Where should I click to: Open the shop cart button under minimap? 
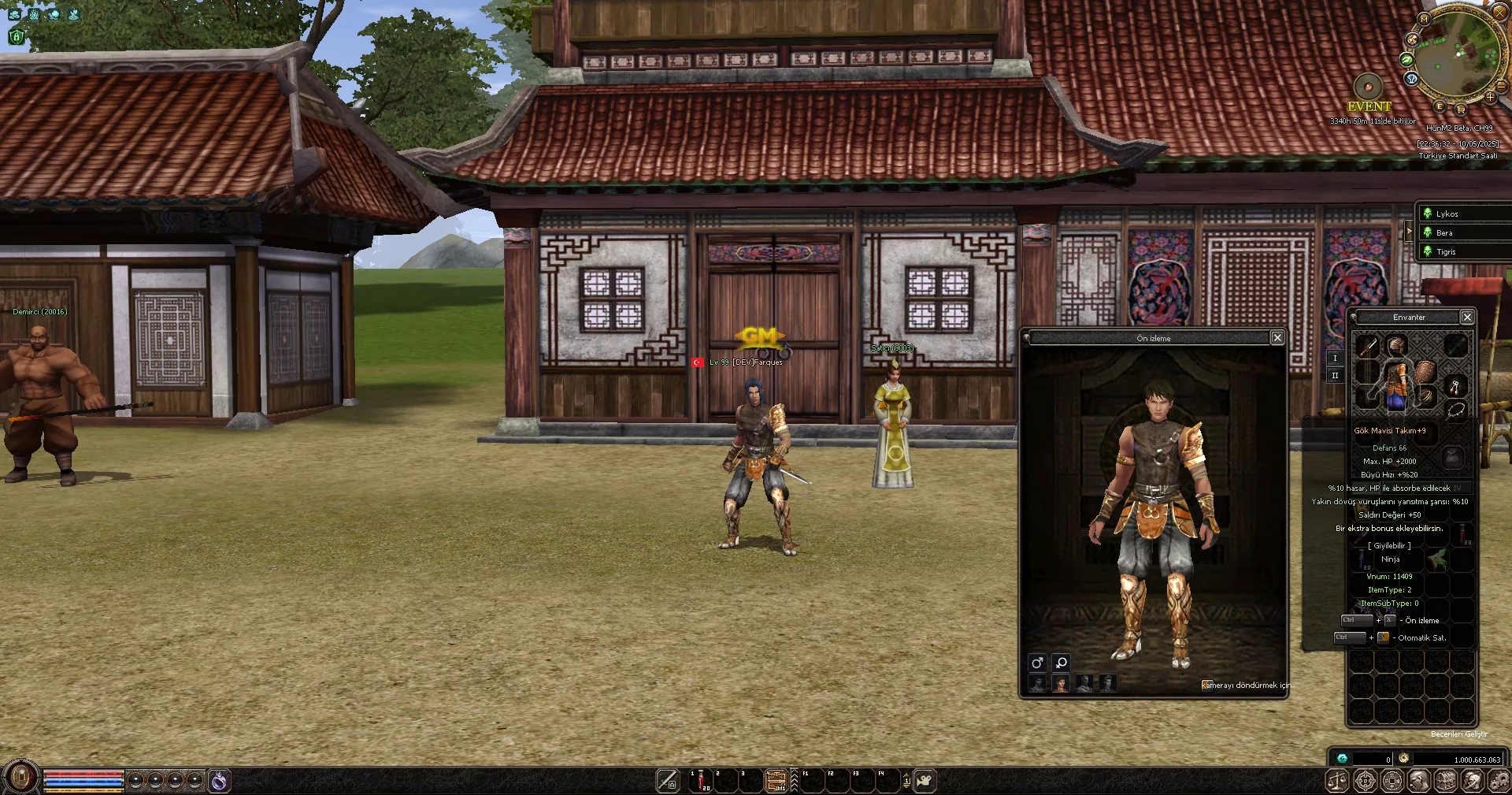pyautogui.click(x=1461, y=109)
